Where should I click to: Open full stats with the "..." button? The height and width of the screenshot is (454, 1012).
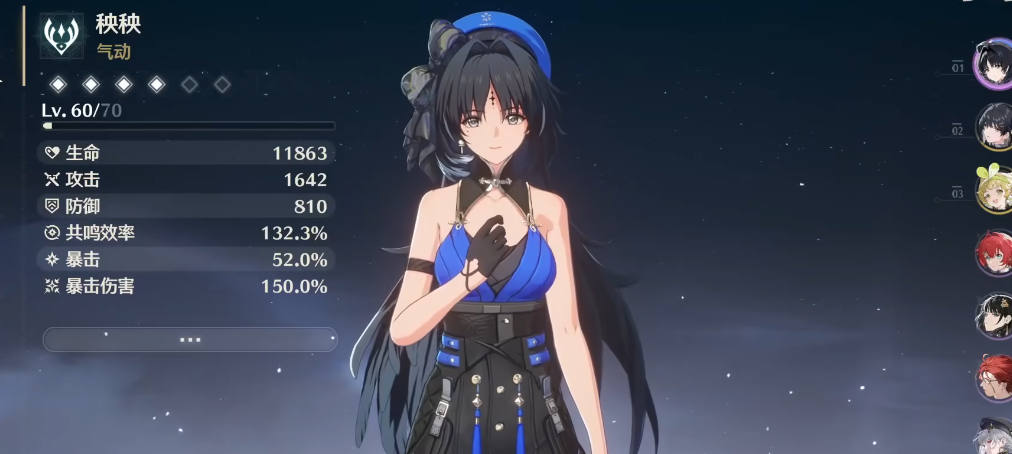(190, 339)
